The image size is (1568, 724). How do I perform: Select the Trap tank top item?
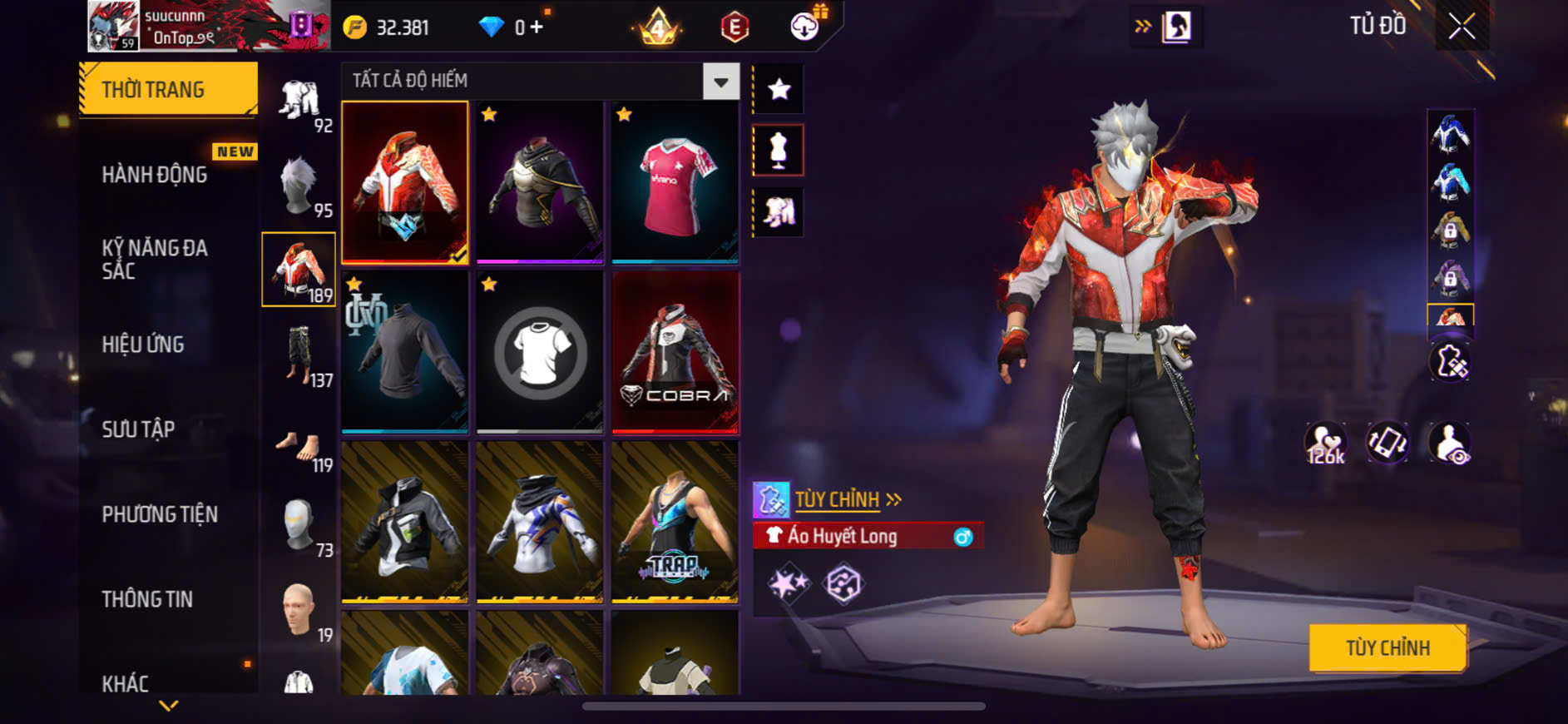675,522
